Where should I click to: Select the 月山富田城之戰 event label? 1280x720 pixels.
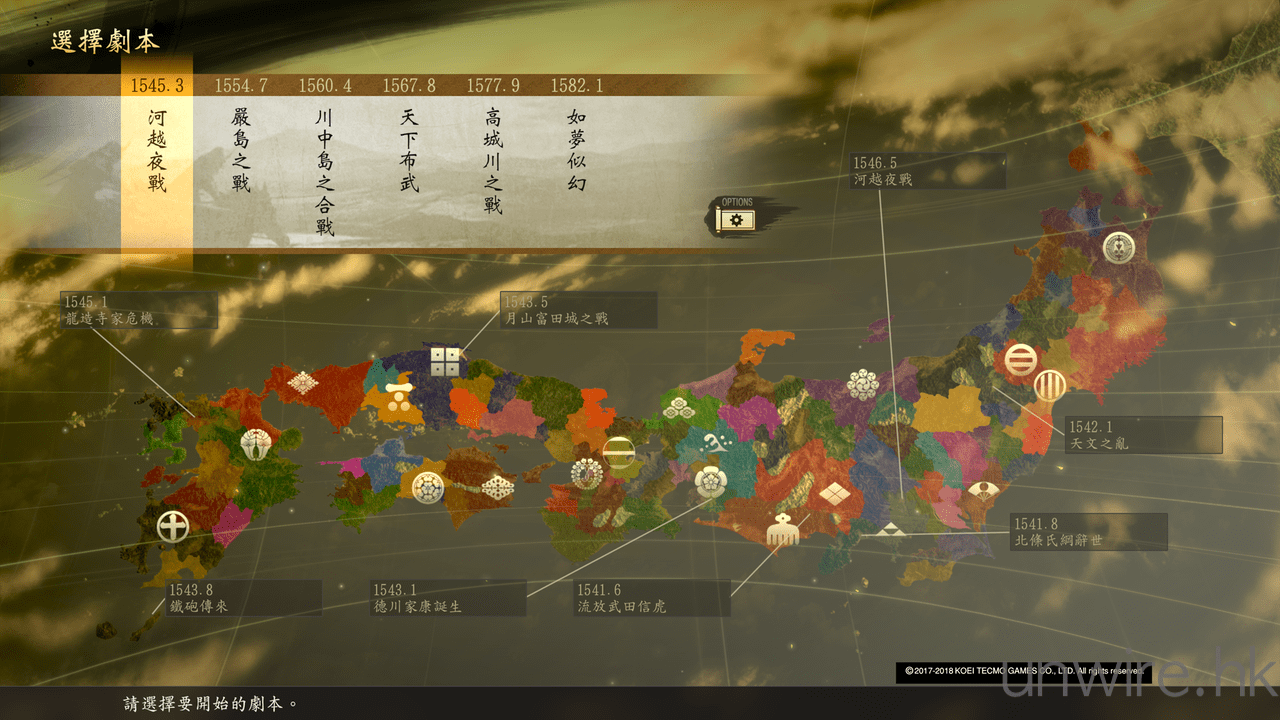tap(579, 310)
